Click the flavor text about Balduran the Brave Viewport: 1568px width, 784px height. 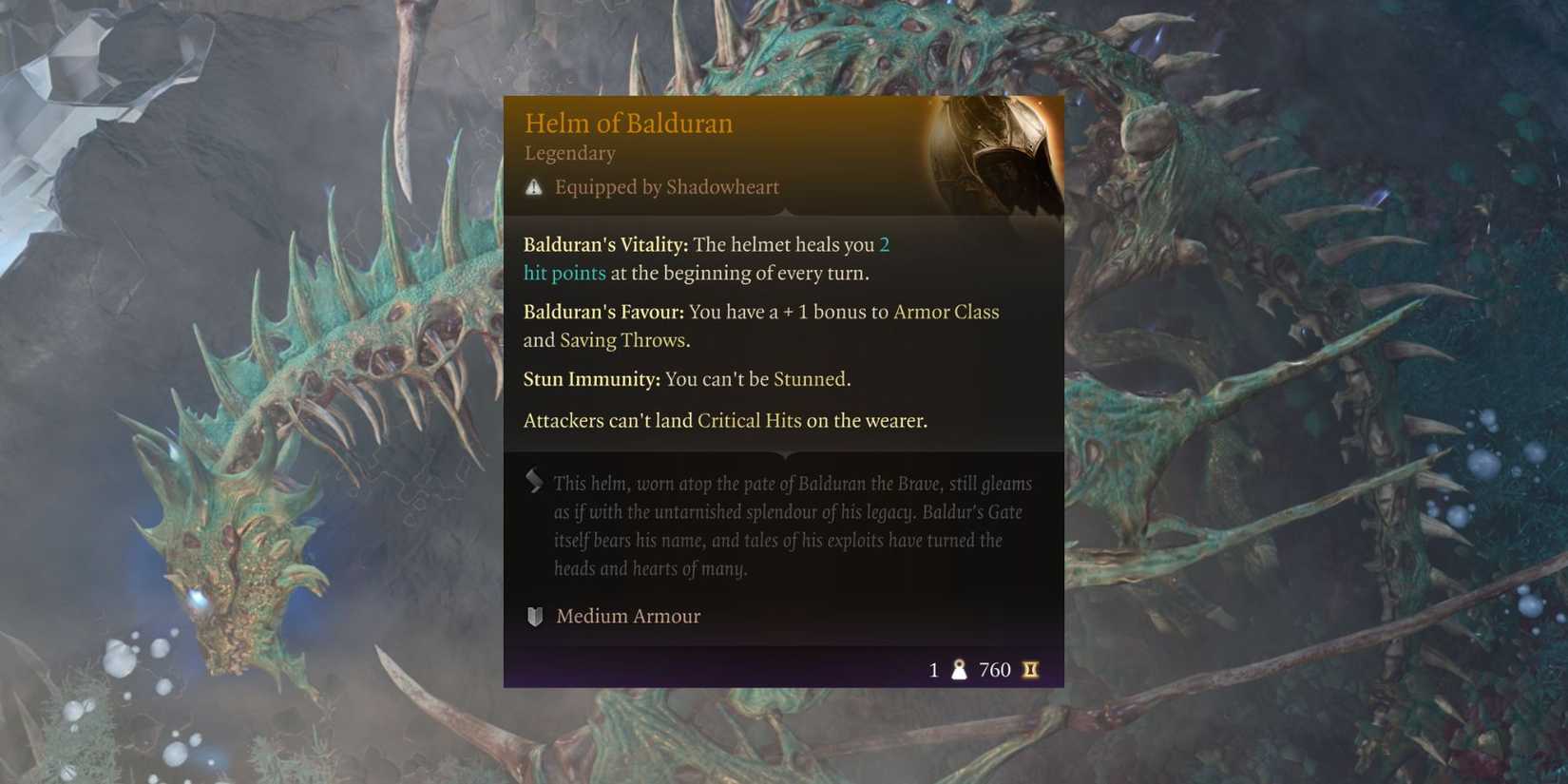pyautogui.click(x=793, y=526)
